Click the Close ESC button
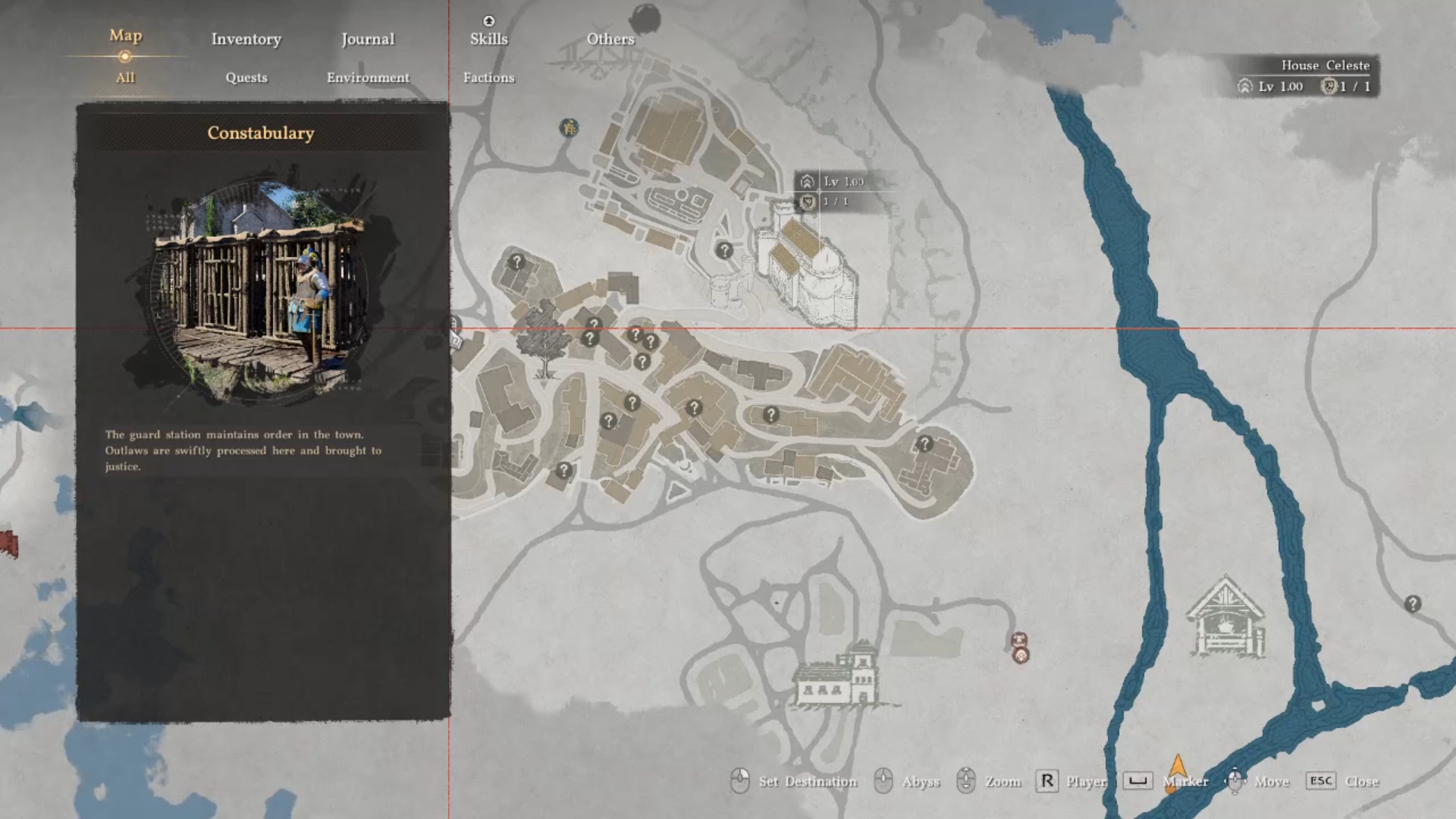Viewport: 1456px width, 819px height. pyautogui.click(x=1322, y=782)
